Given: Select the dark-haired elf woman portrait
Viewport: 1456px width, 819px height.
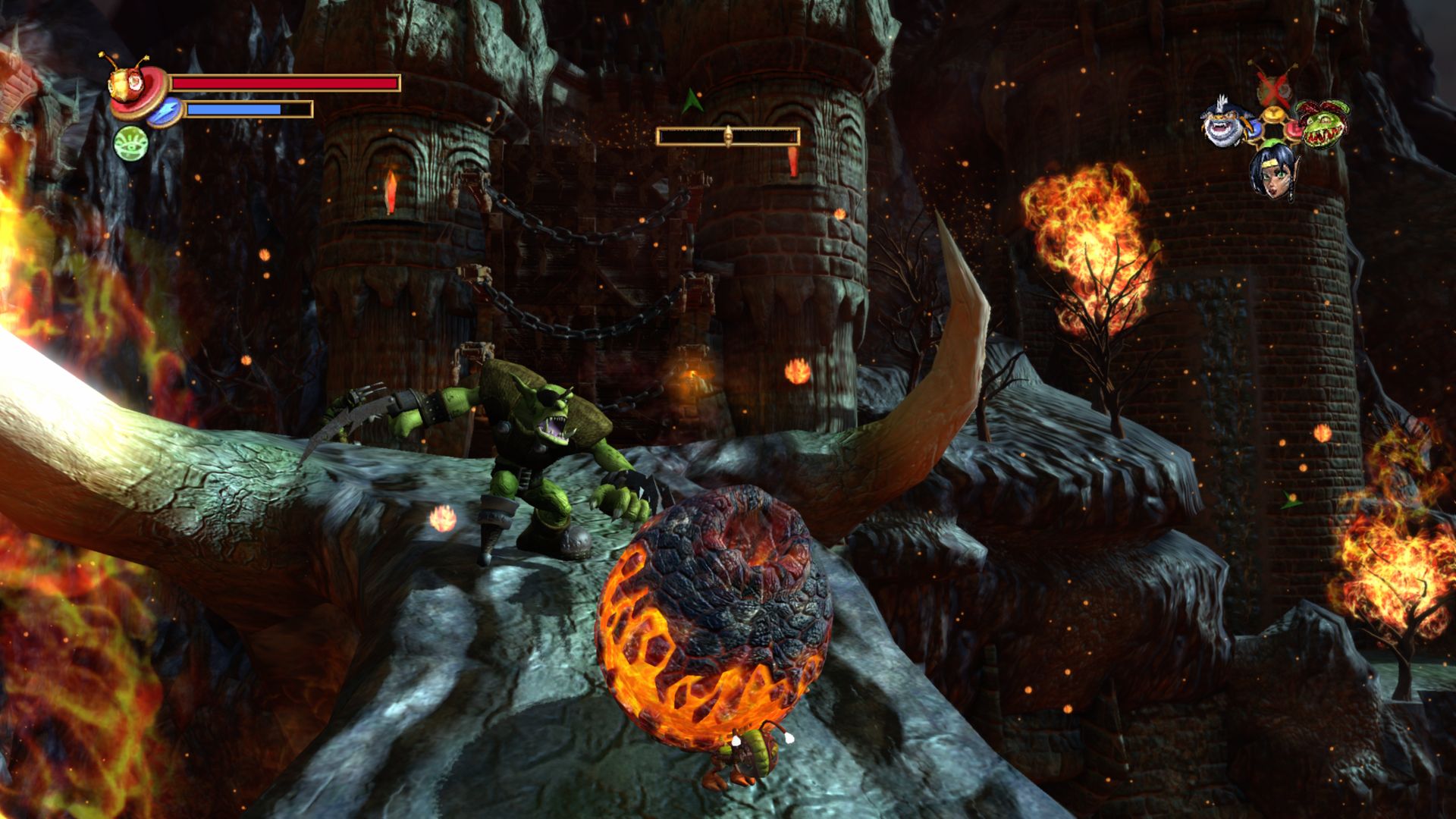Looking at the screenshot, I should pos(1272,171).
